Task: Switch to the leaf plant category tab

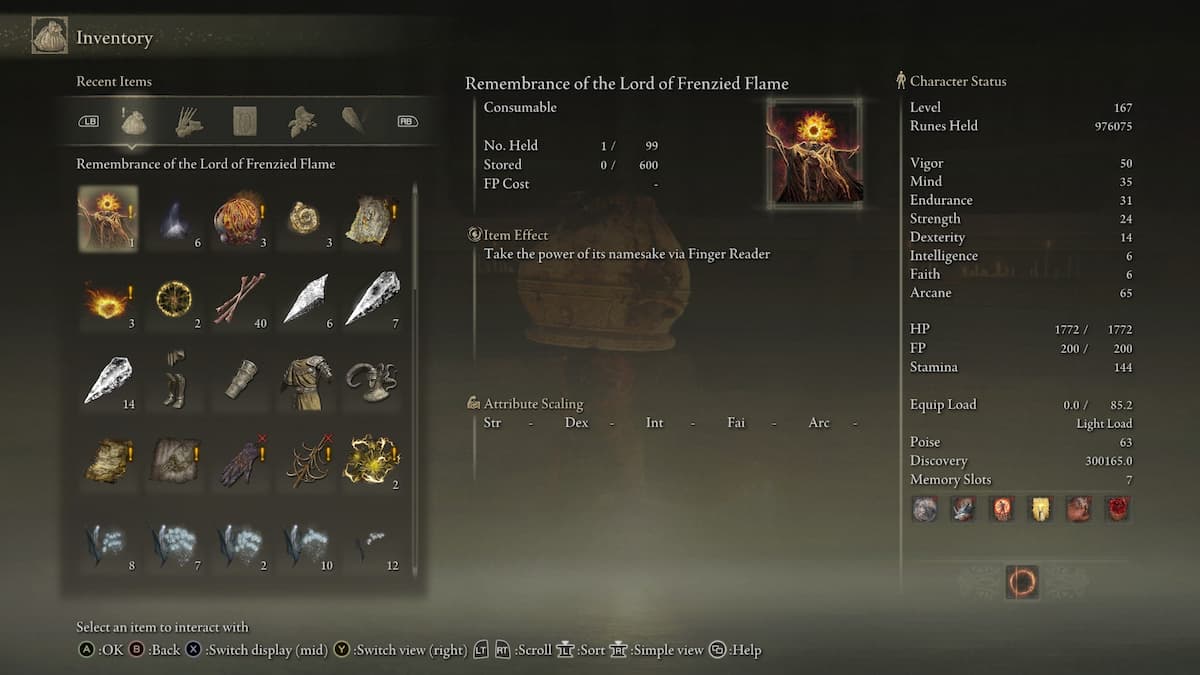Action: [x=301, y=122]
